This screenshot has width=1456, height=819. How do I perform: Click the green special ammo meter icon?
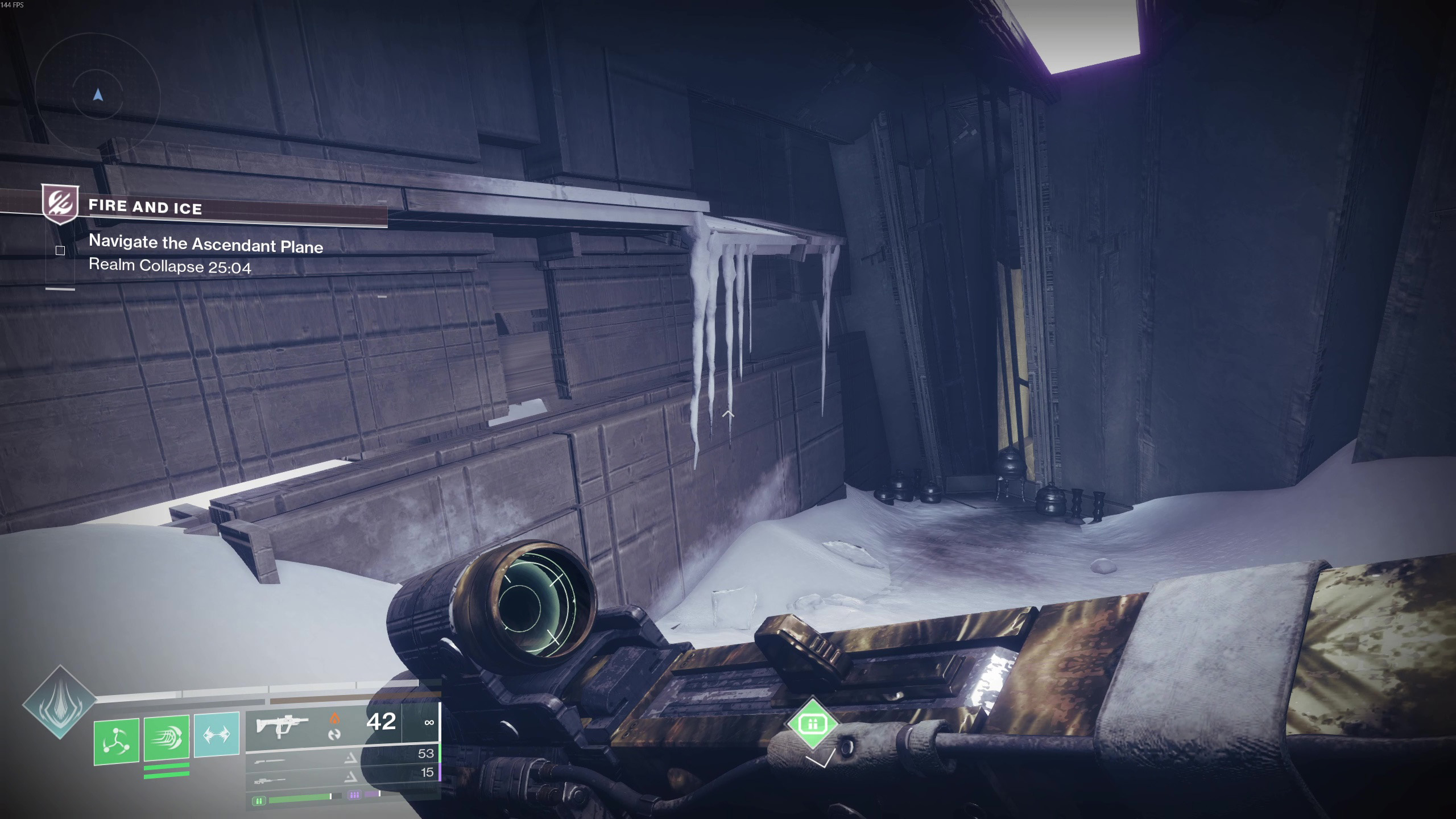259,801
